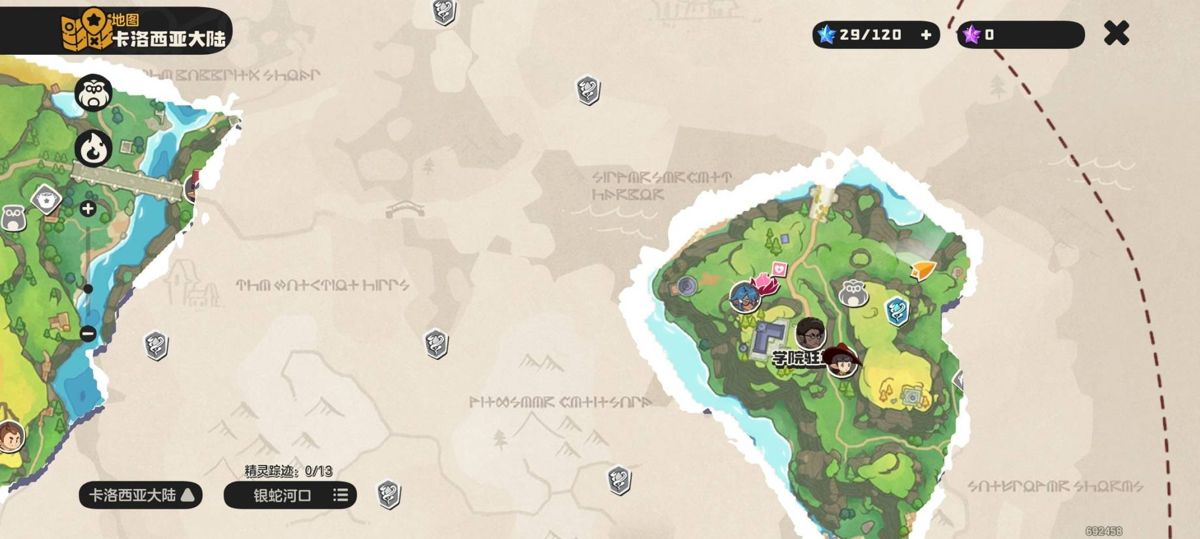The height and width of the screenshot is (539, 1200).
Task: Zoom in the map with plus button
Action: (x=88, y=209)
